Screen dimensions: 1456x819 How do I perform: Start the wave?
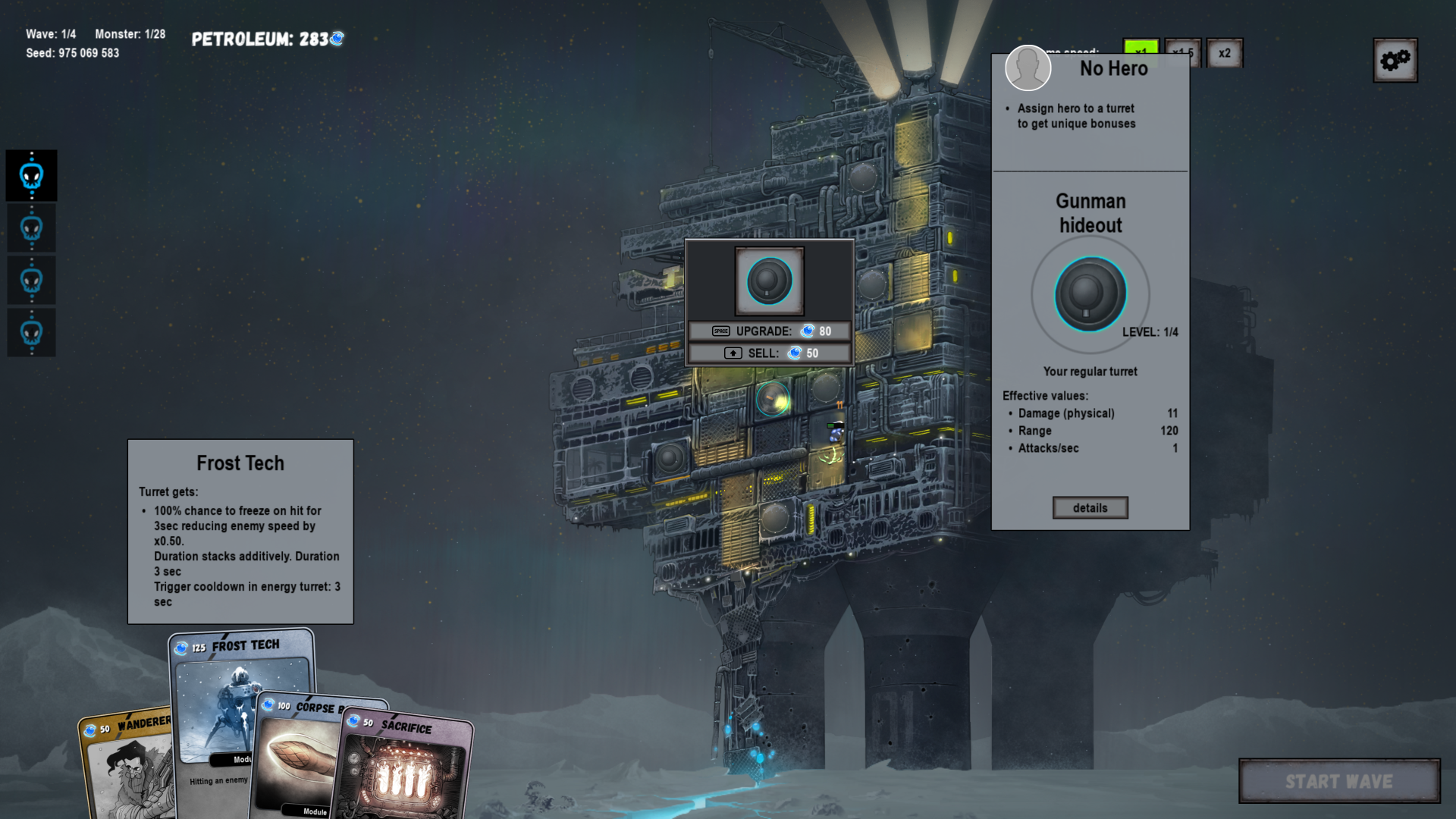[1339, 781]
